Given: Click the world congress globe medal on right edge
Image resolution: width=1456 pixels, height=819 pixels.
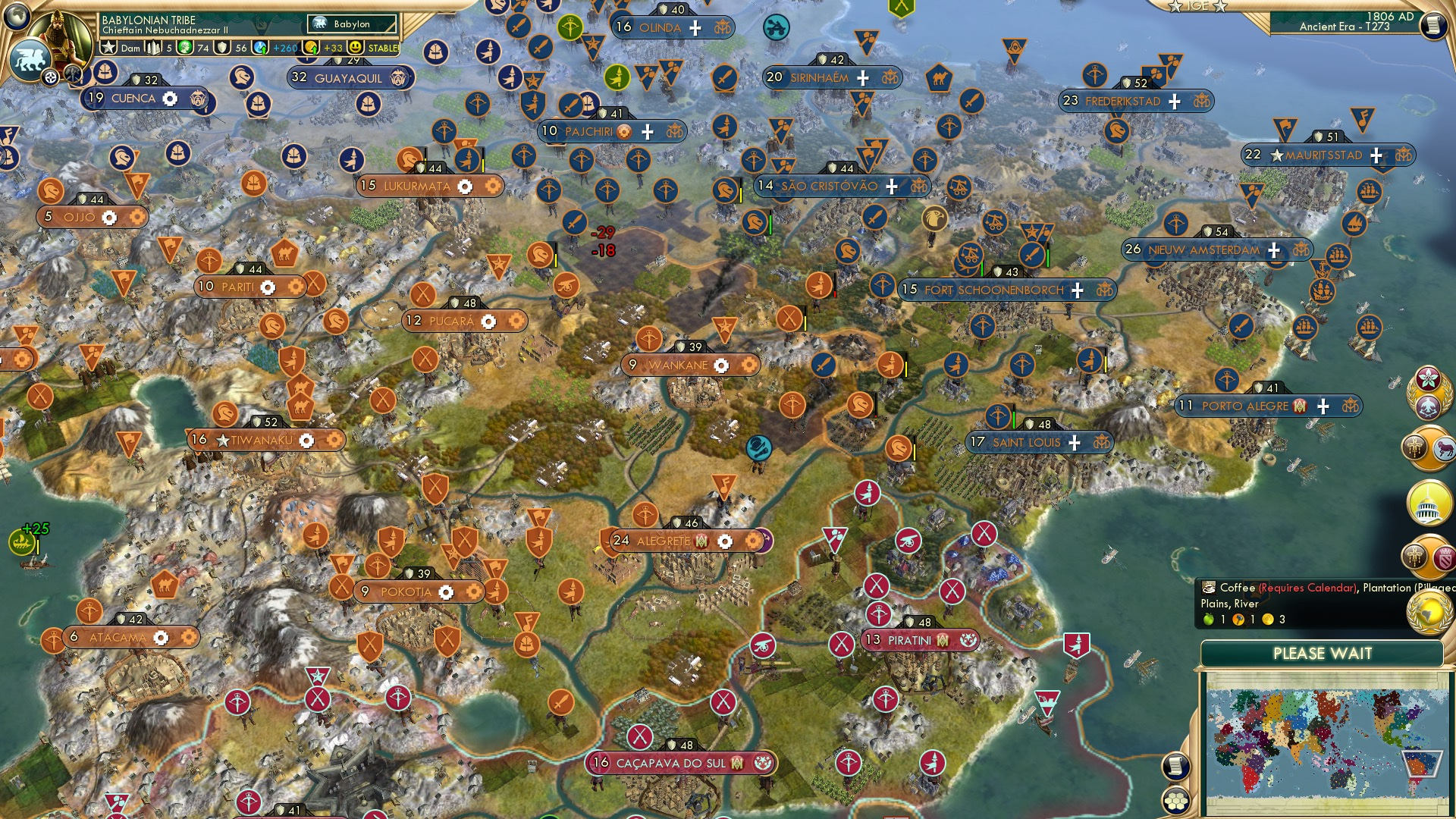Looking at the screenshot, I should tap(1429, 611).
